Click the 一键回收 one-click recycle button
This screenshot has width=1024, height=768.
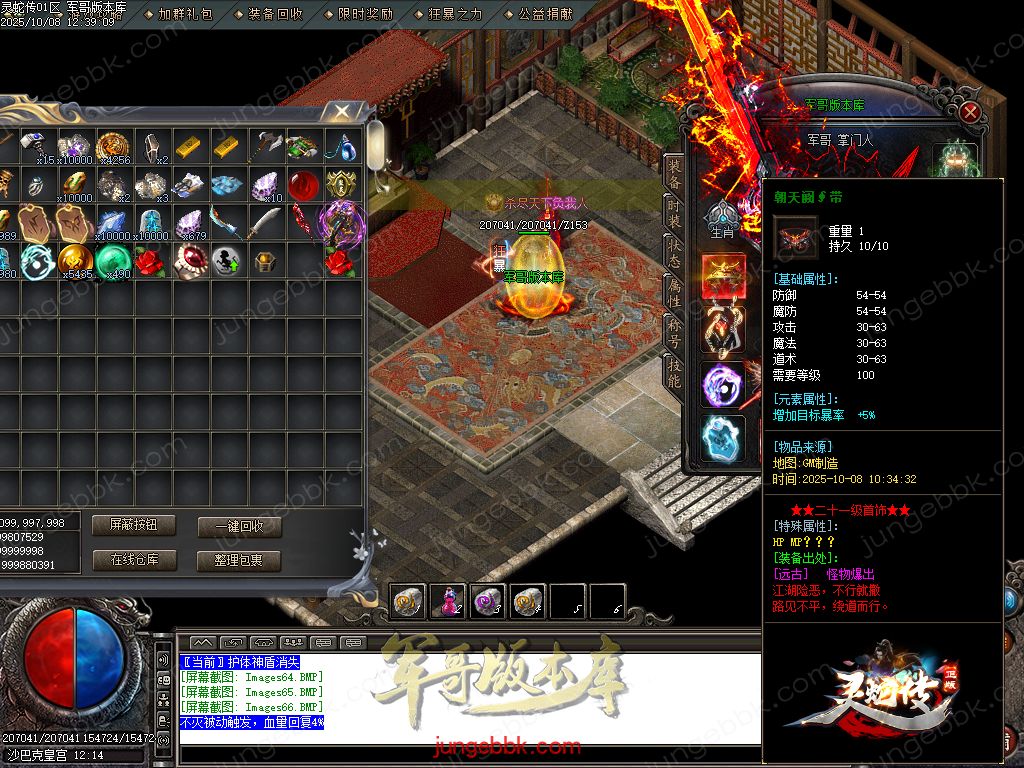[x=238, y=527]
